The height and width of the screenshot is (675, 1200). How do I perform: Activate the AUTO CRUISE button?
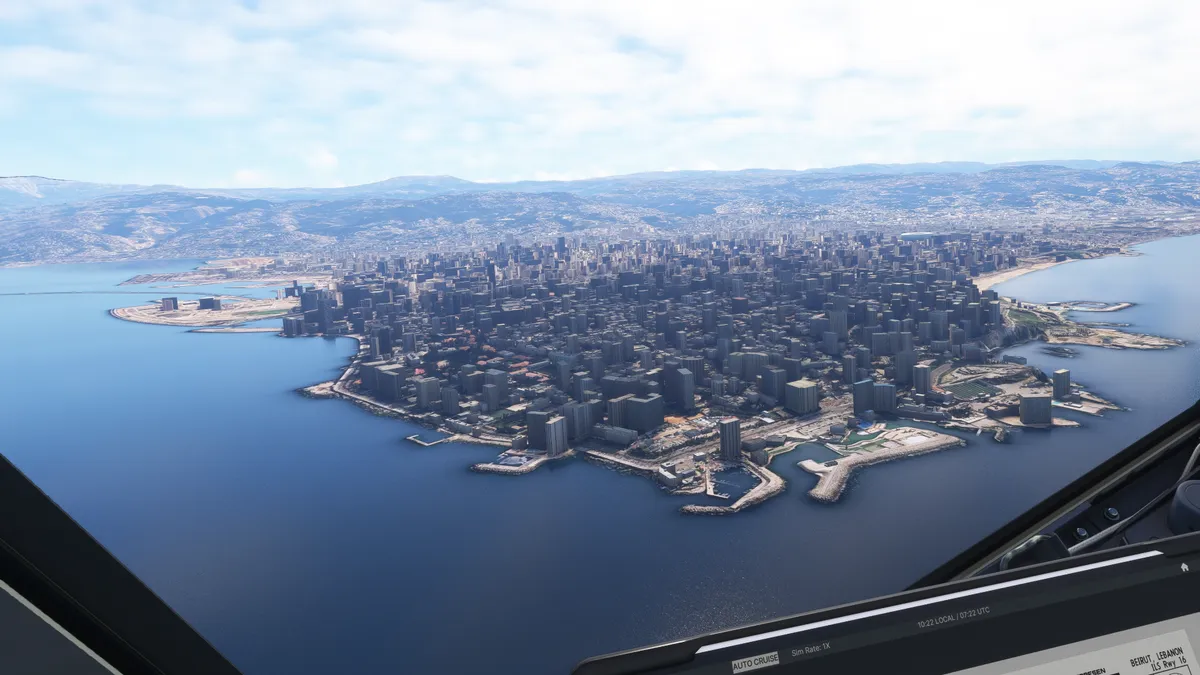[x=755, y=662]
